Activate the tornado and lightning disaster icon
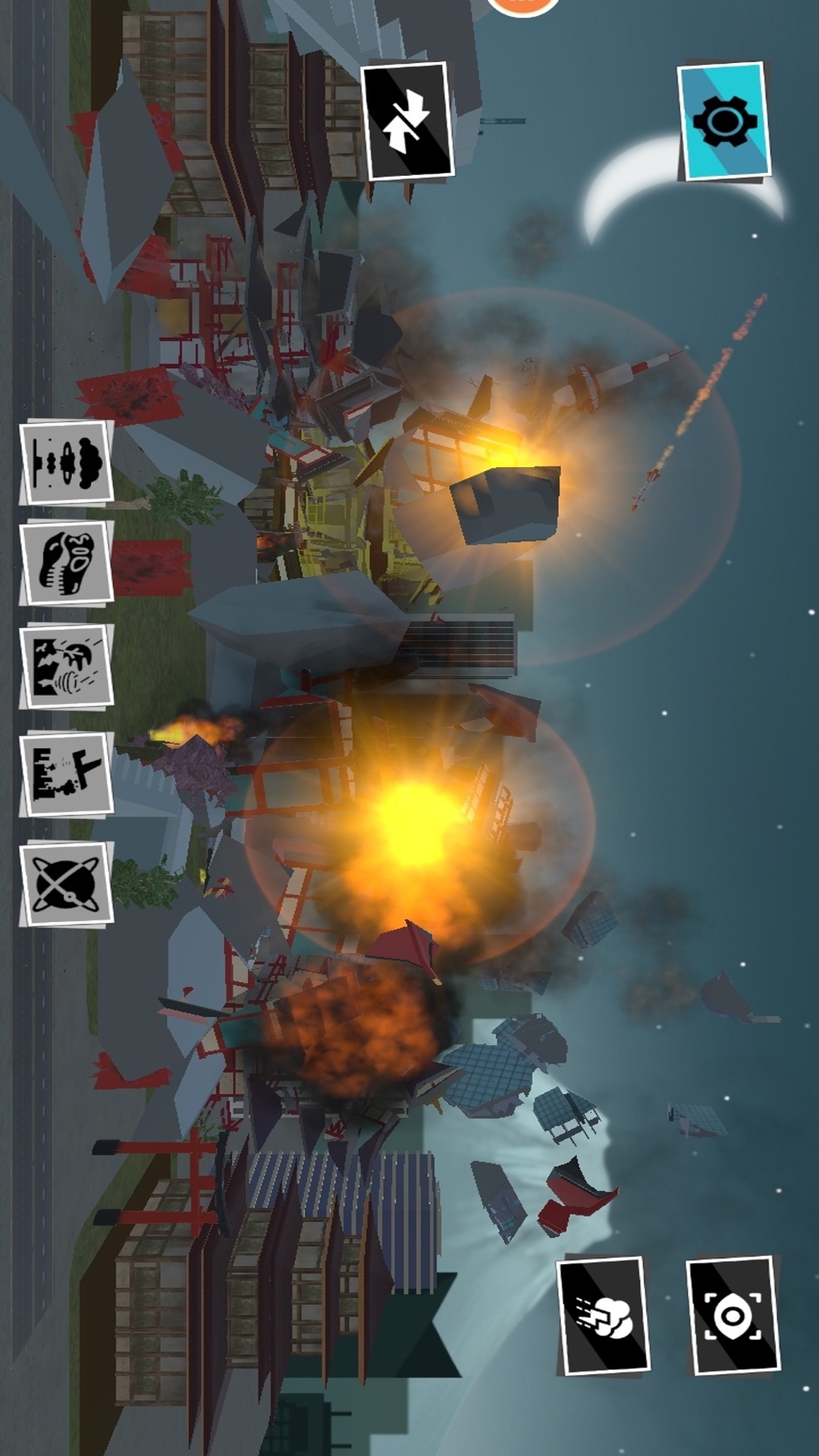The image size is (819, 1456). click(67, 666)
